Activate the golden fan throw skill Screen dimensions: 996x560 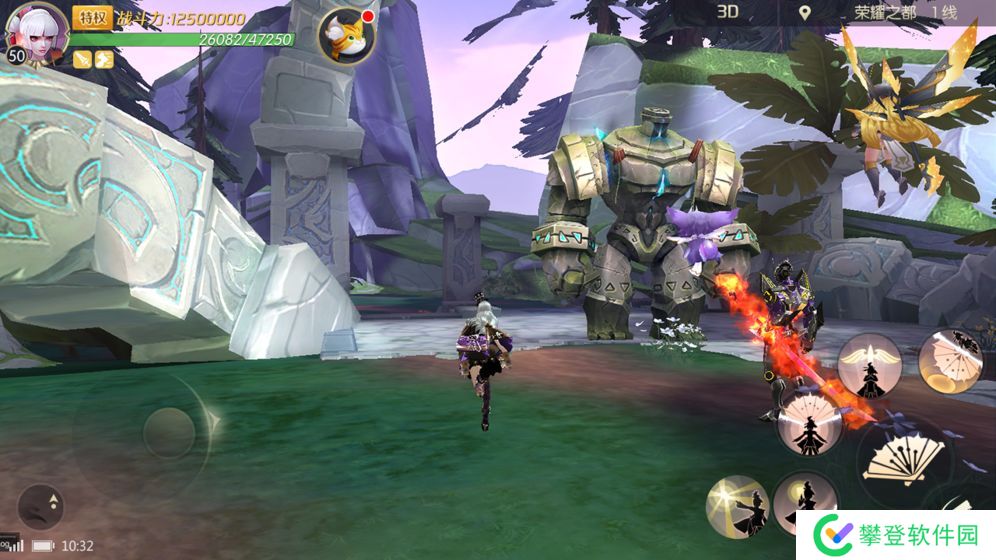tap(949, 360)
